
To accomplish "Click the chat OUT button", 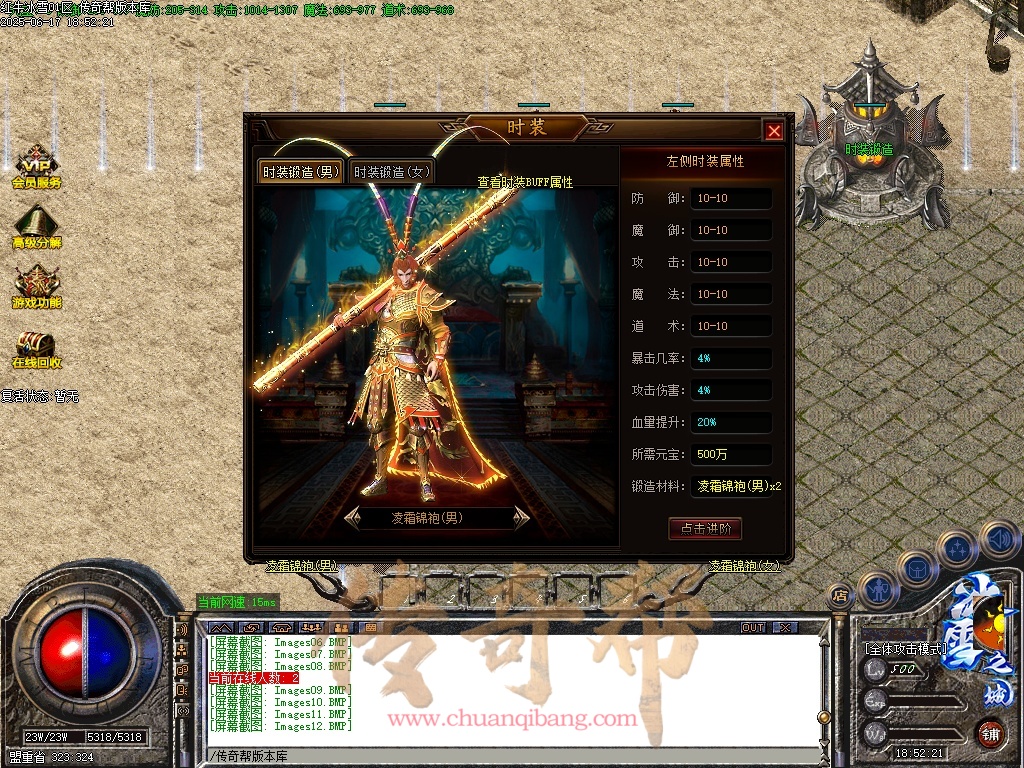I will point(753,627).
